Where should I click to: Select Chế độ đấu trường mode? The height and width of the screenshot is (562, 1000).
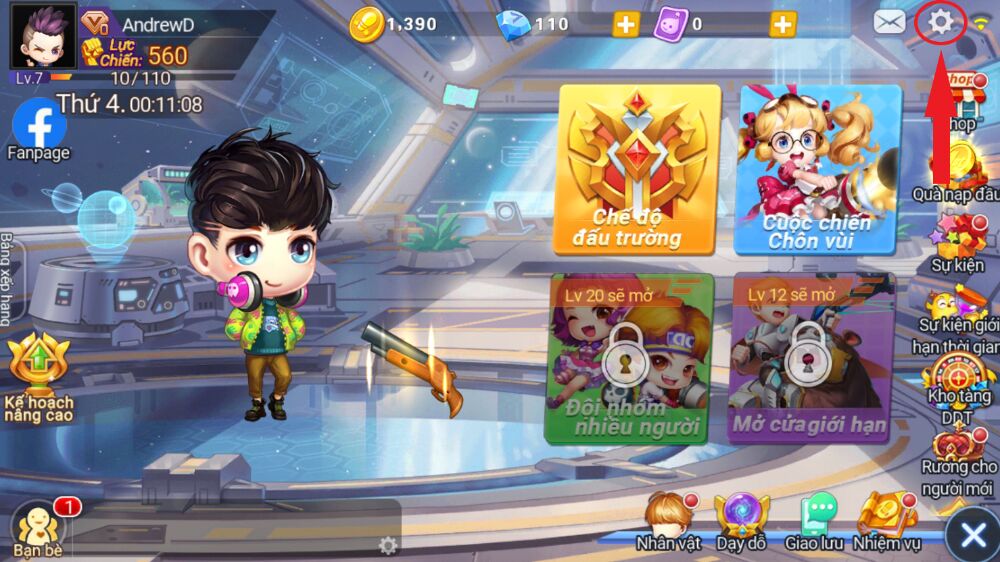639,168
